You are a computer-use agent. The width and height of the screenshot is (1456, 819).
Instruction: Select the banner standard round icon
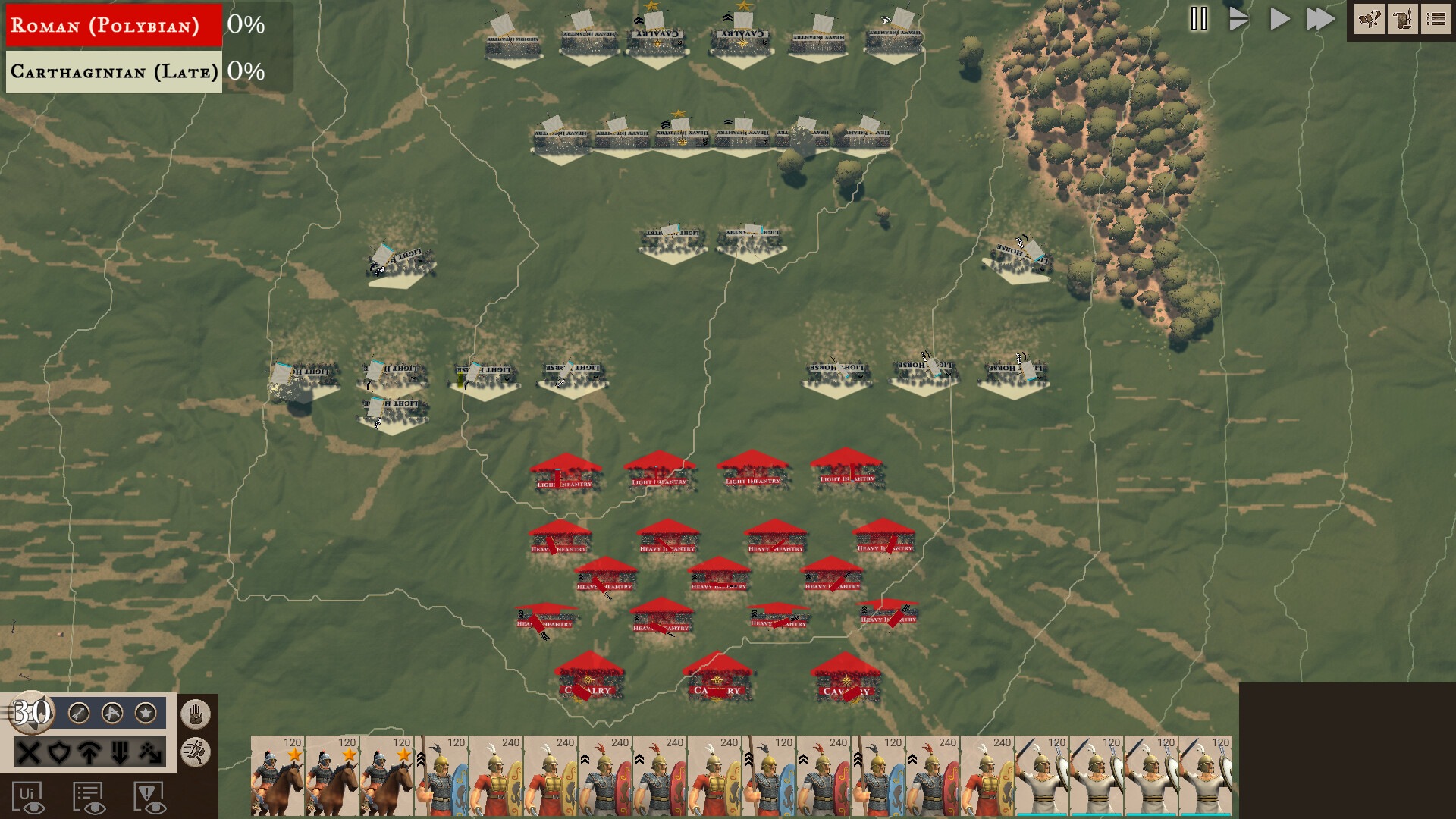click(x=111, y=713)
